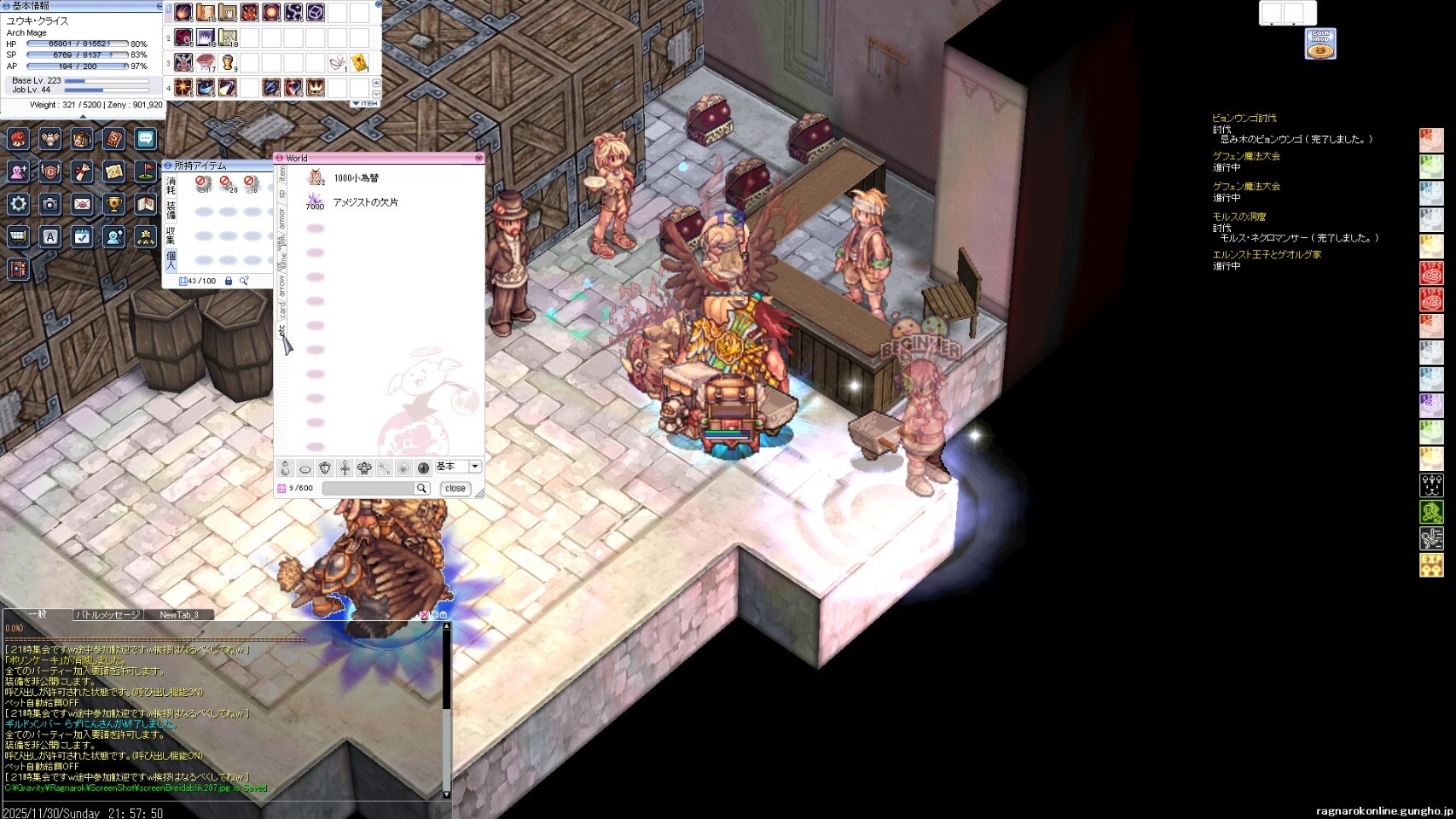
Task: Open the chat bubble menu icon
Action: [x=145, y=139]
